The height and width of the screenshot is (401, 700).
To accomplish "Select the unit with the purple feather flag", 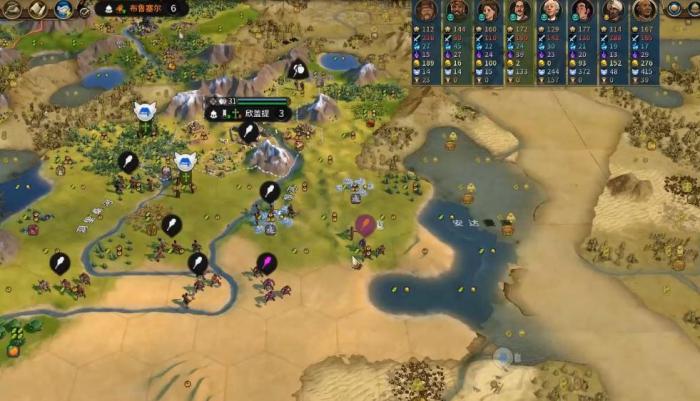I will pos(267,264).
